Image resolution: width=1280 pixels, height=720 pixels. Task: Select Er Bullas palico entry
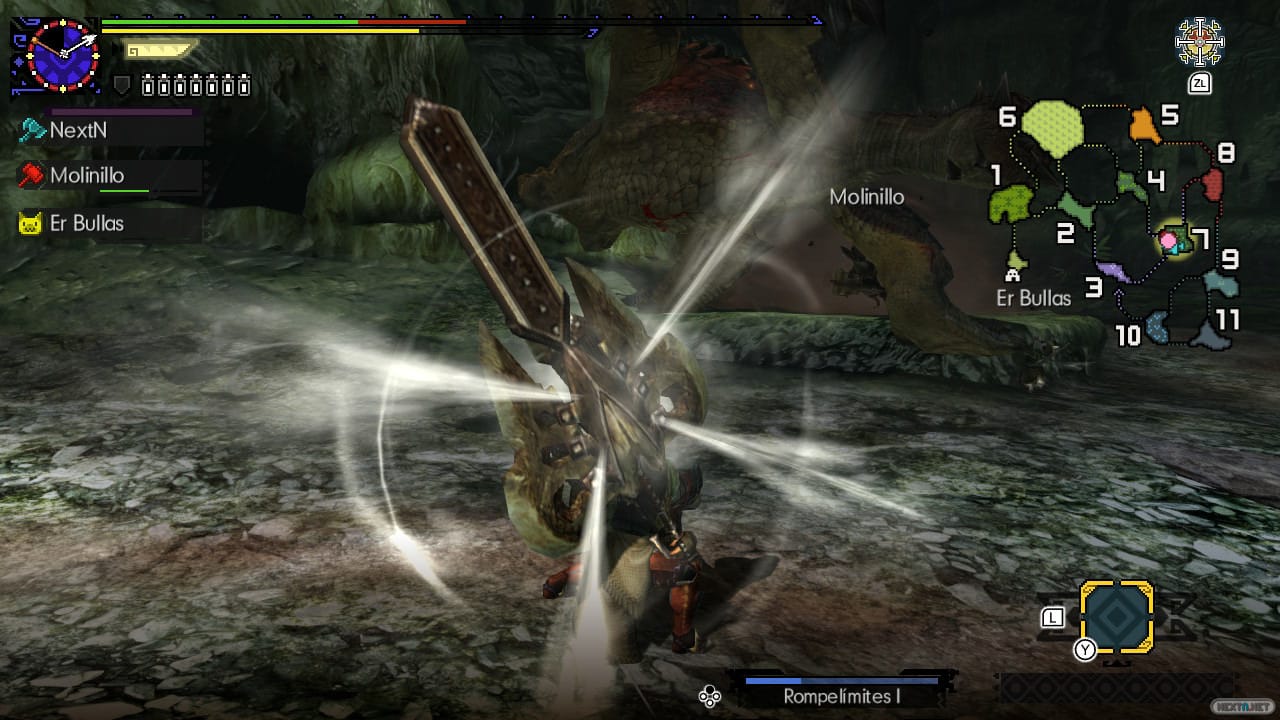pos(86,223)
